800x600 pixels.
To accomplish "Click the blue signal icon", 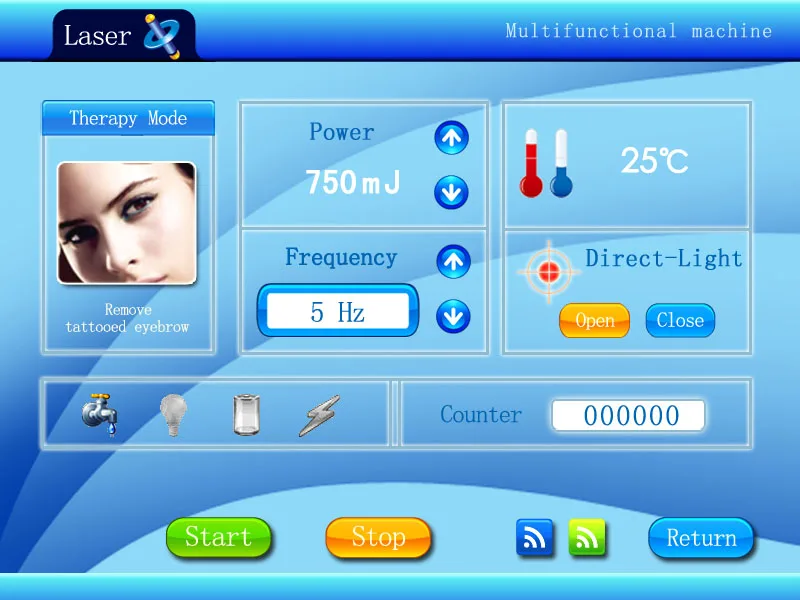I will coord(535,538).
